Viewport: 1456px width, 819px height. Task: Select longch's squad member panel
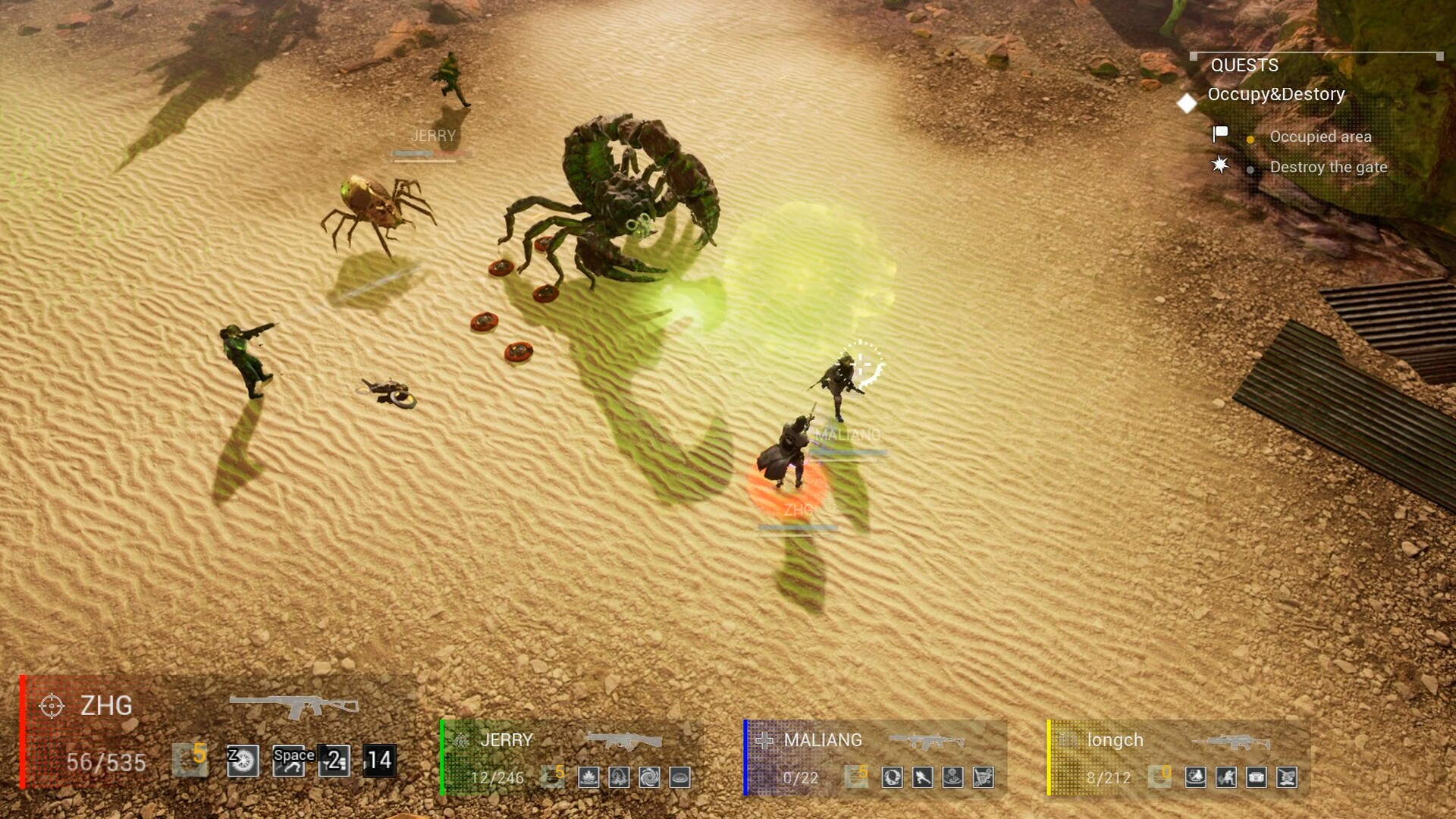click(x=1115, y=740)
